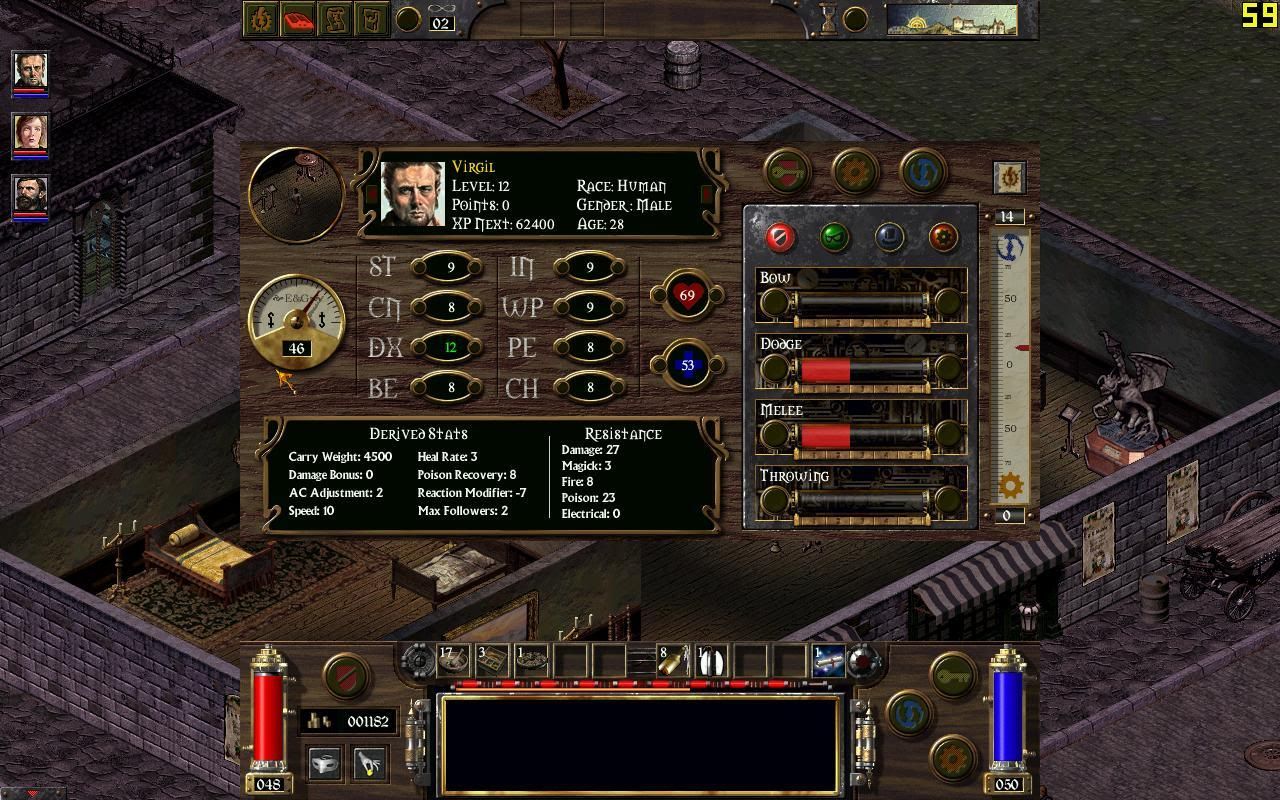Select Virgil's portrait in the party list
Screen dimensions: 1280x800
tap(30, 72)
